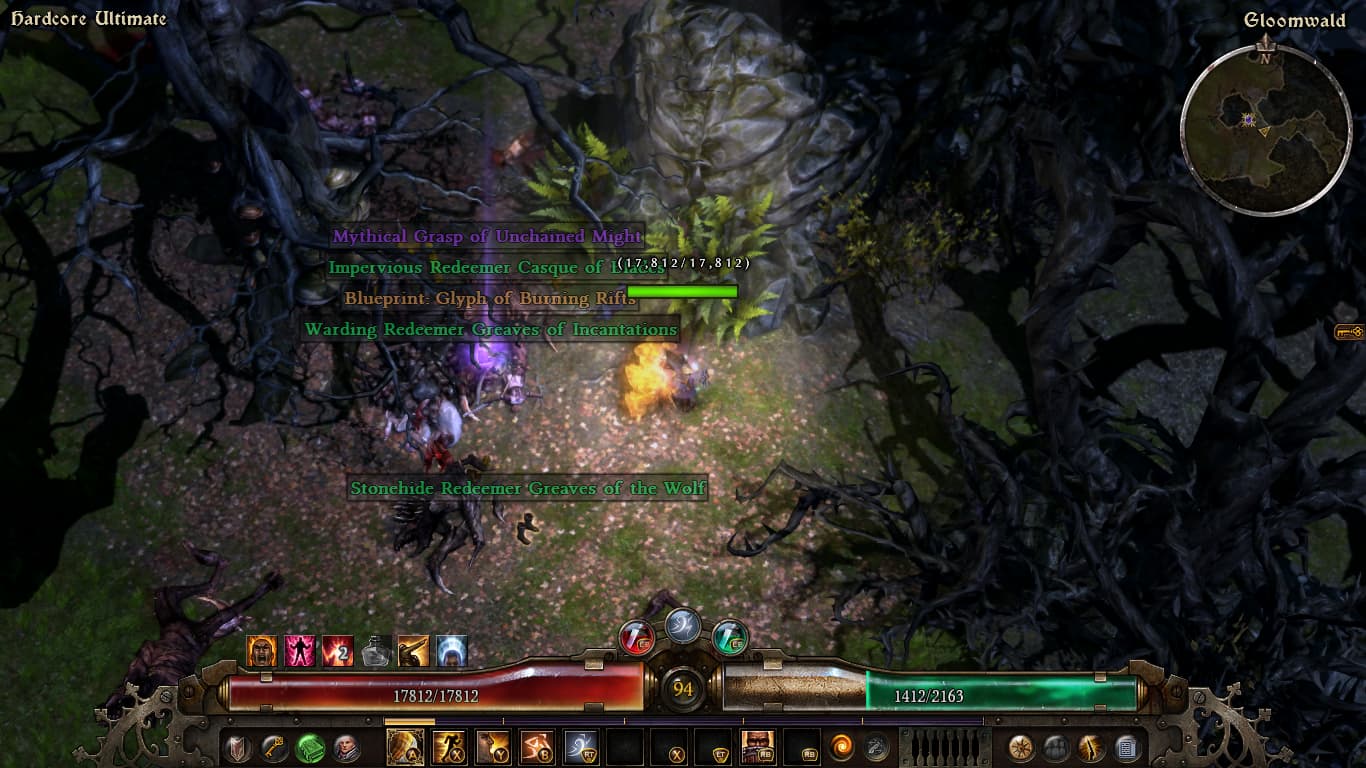Use the masked face skill slot
Viewport: 1366px width, 768px height.
(x=757, y=747)
